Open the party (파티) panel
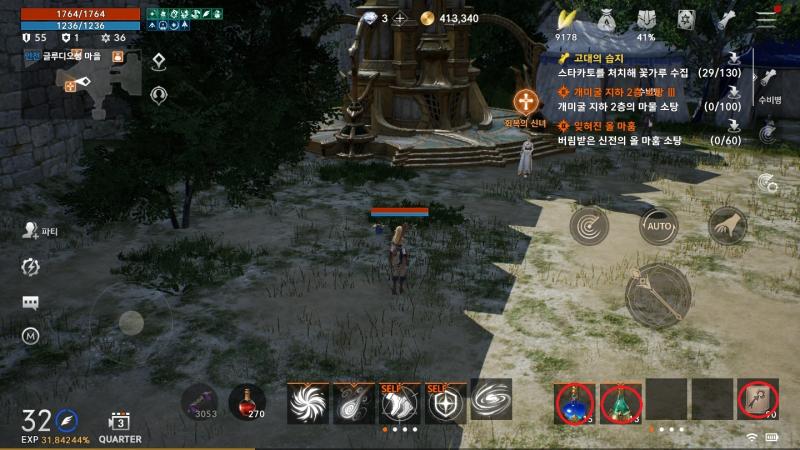Viewport: 800px width, 450px height. click(31, 230)
